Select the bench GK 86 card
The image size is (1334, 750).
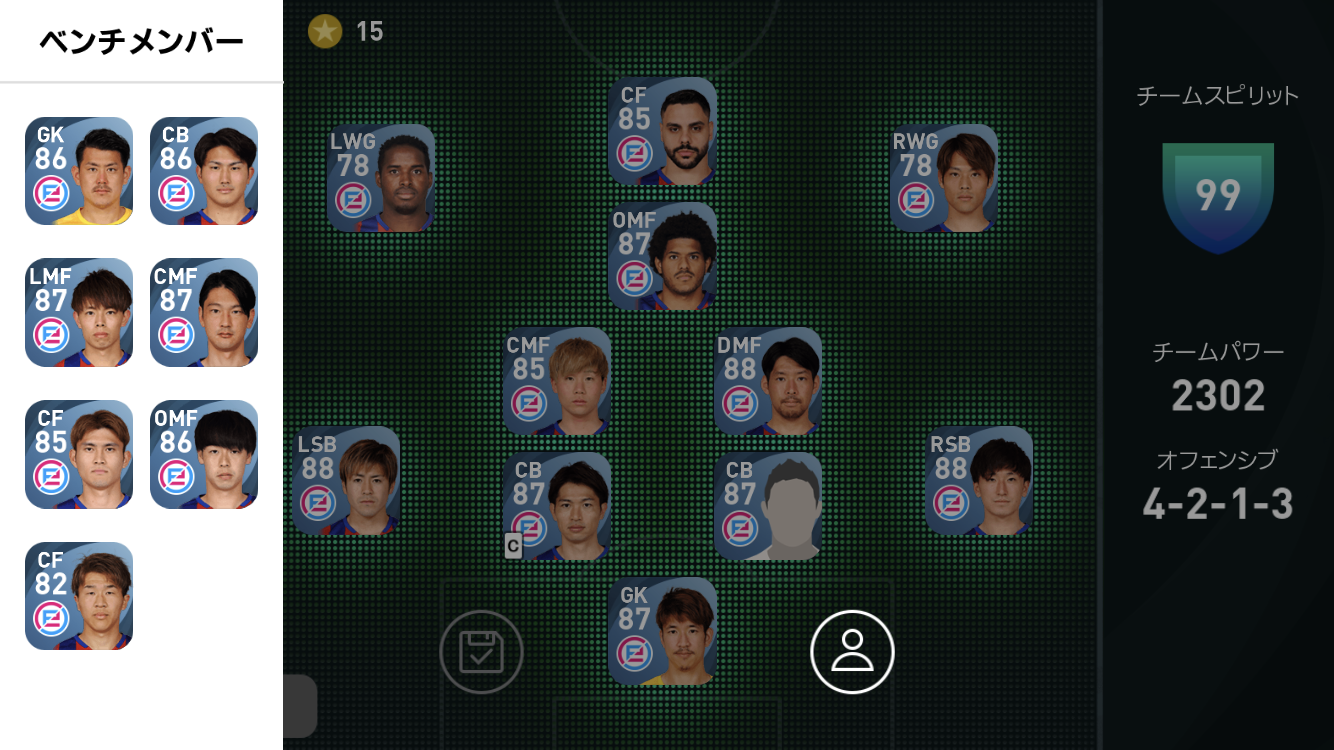point(79,171)
